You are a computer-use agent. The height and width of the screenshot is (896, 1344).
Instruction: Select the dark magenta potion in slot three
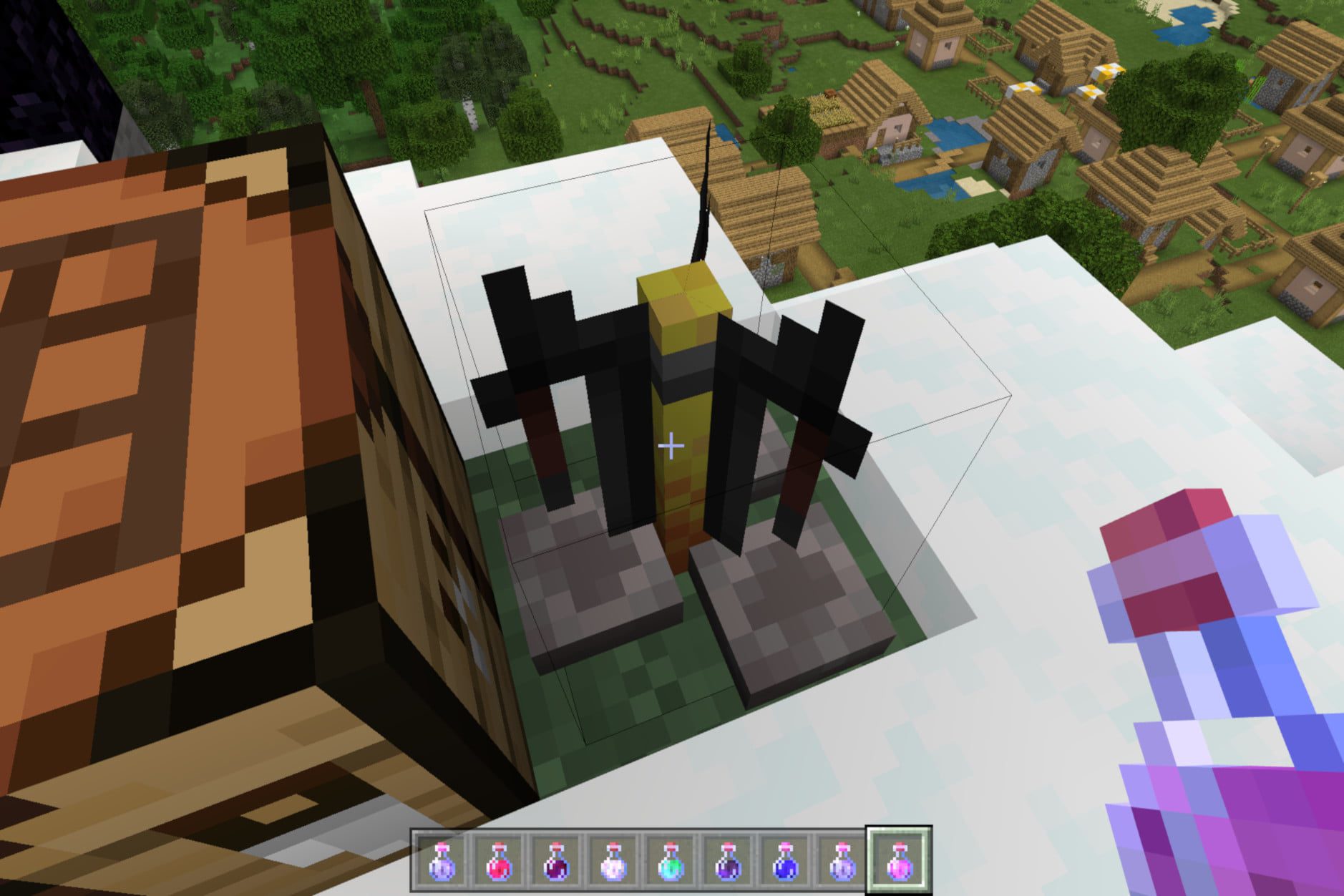coord(557,862)
